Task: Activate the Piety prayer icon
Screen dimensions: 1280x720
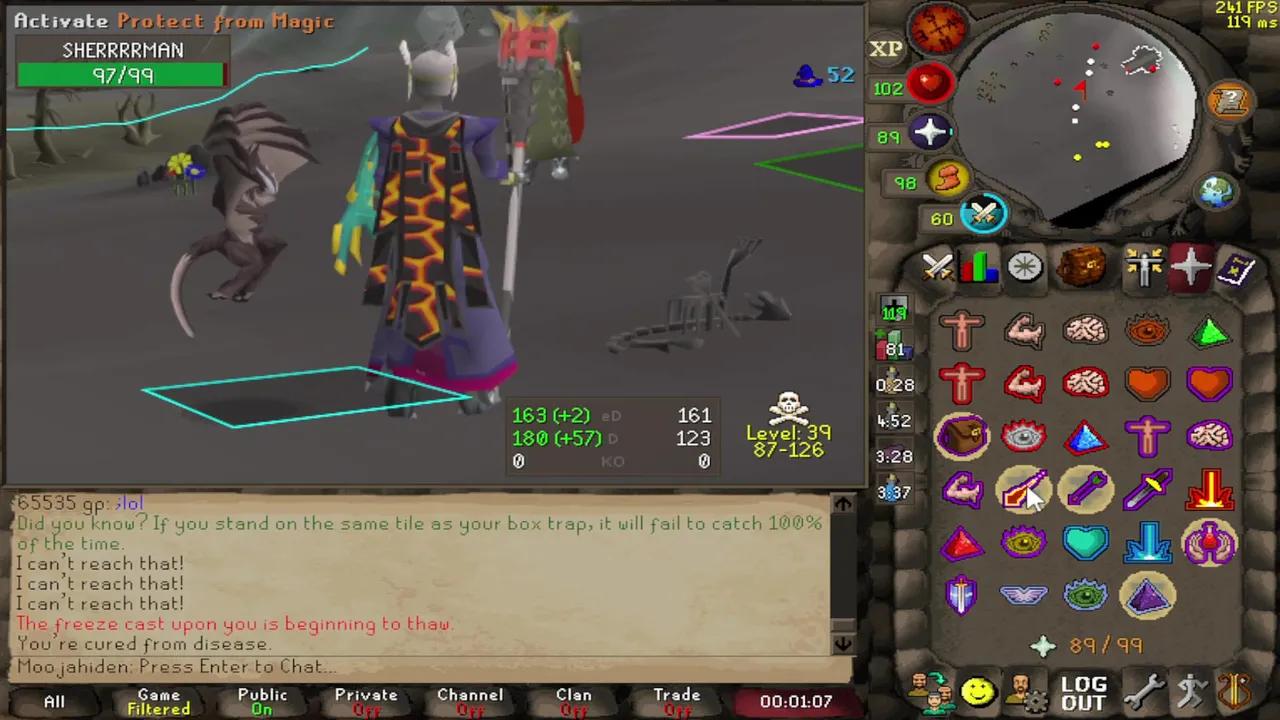Action: (x=1024, y=595)
